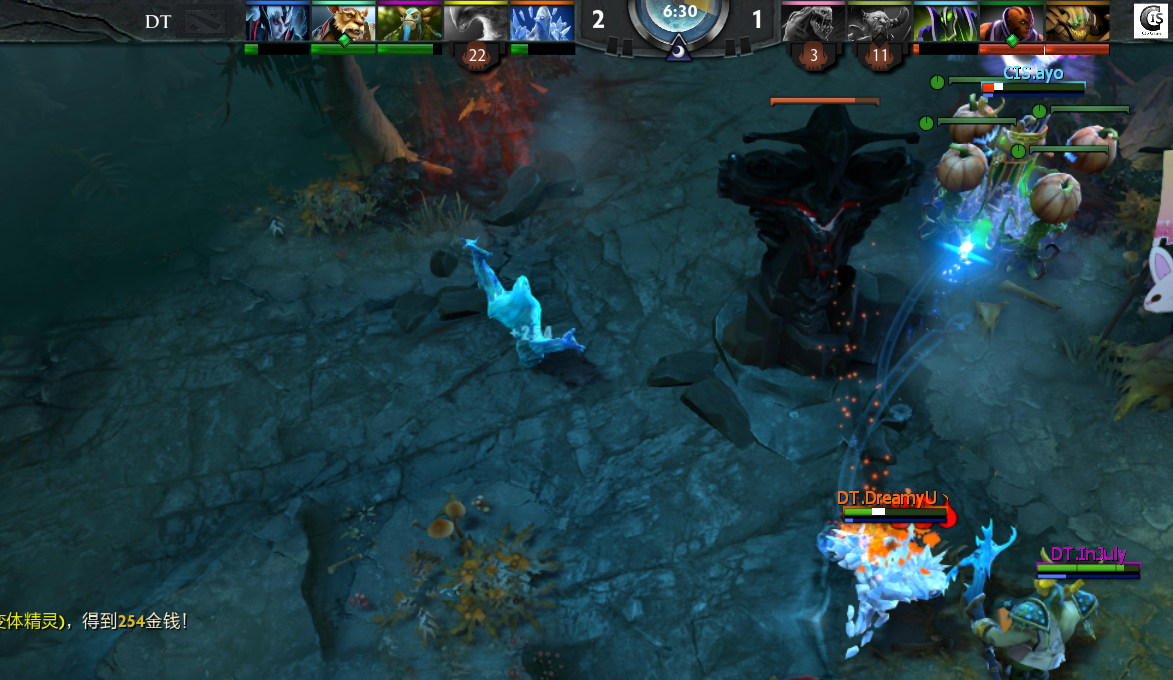
Task: Choose the Ancient Apparition ice hero portrait
Action: [x=541, y=22]
